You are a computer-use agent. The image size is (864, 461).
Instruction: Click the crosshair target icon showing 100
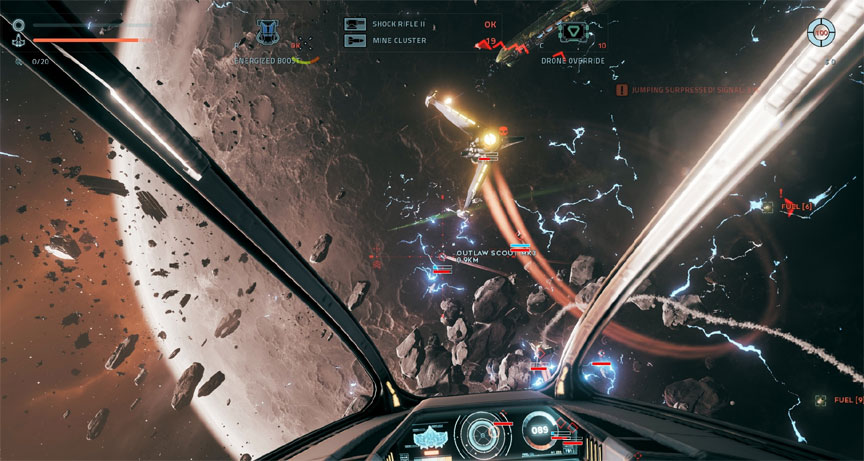click(x=822, y=33)
